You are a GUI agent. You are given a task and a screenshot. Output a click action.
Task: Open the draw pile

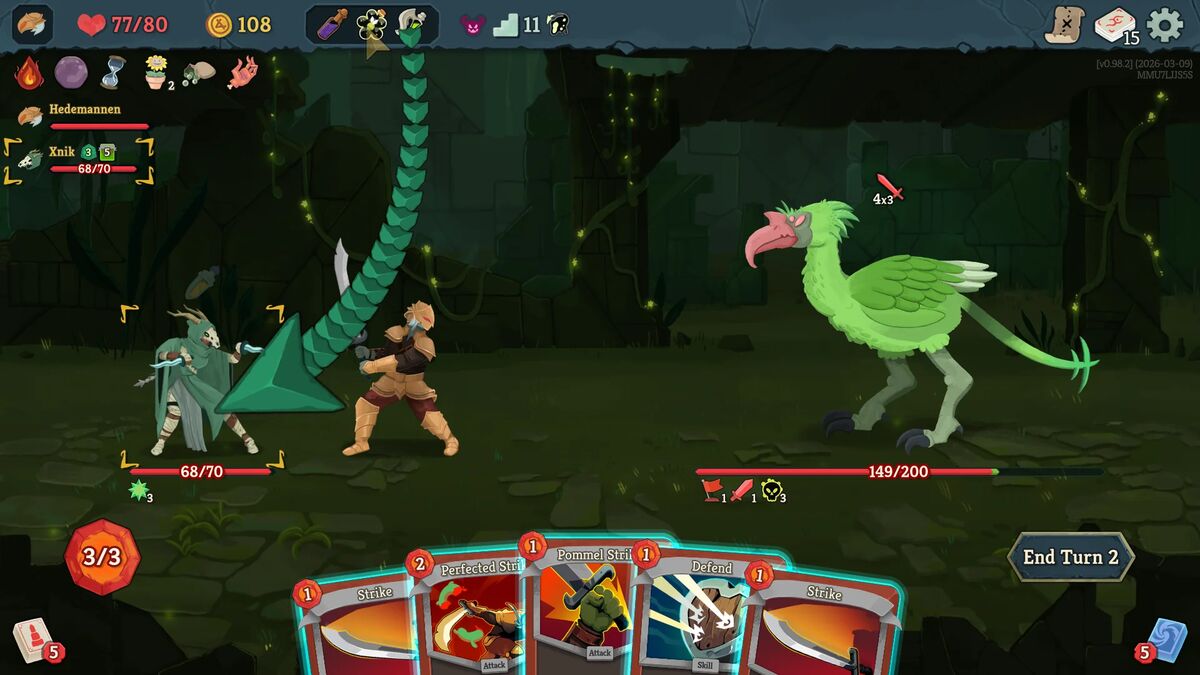30,638
